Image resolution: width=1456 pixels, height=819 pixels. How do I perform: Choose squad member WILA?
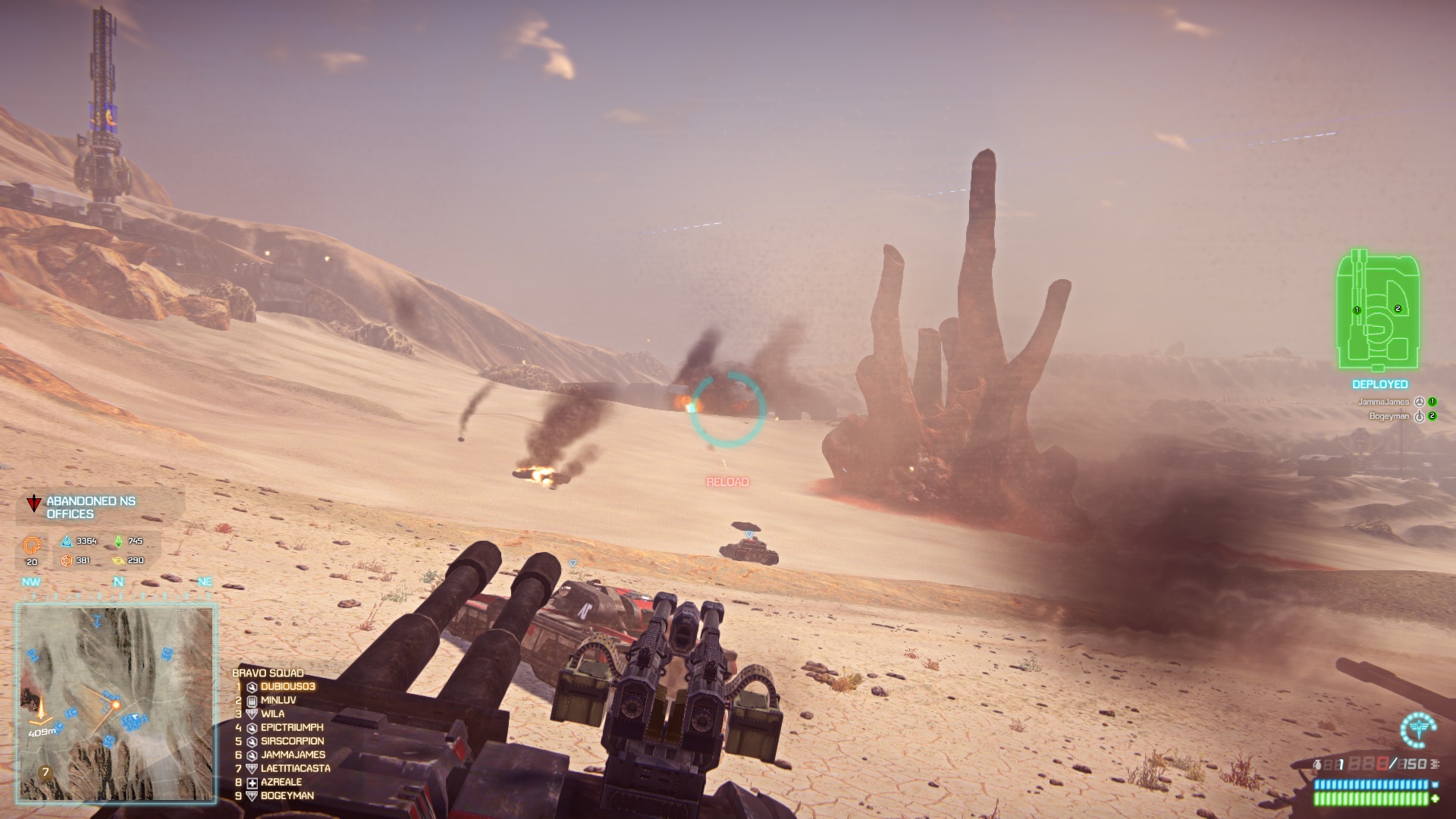[272, 714]
